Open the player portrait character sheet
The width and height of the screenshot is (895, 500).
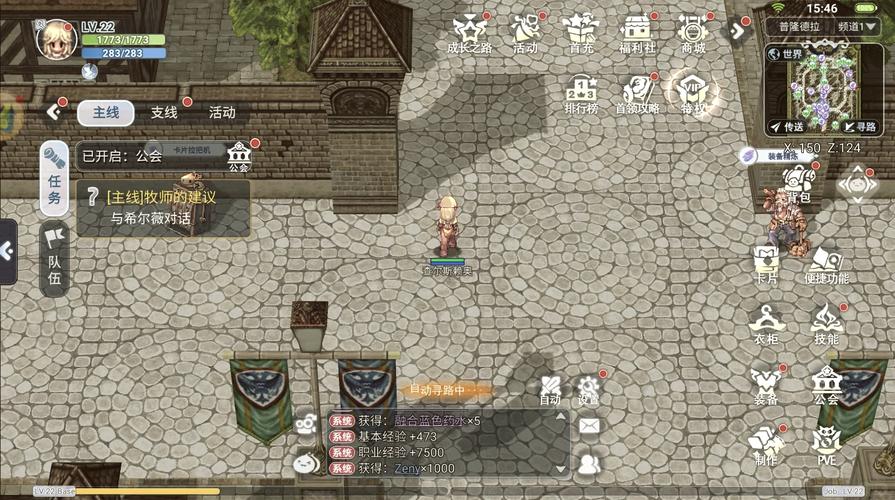[57, 38]
